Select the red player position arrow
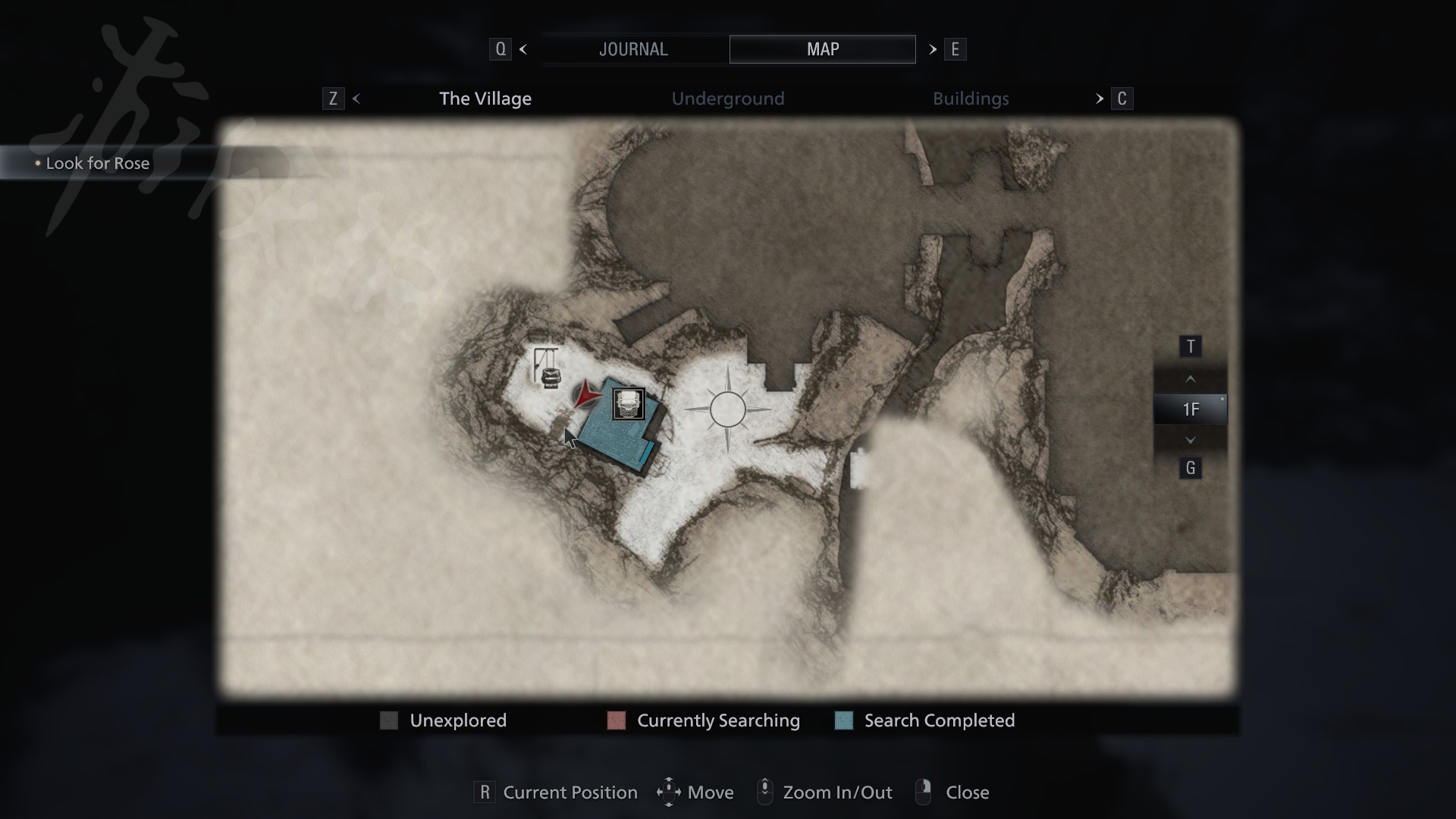This screenshot has height=819, width=1456. coord(585,394)
